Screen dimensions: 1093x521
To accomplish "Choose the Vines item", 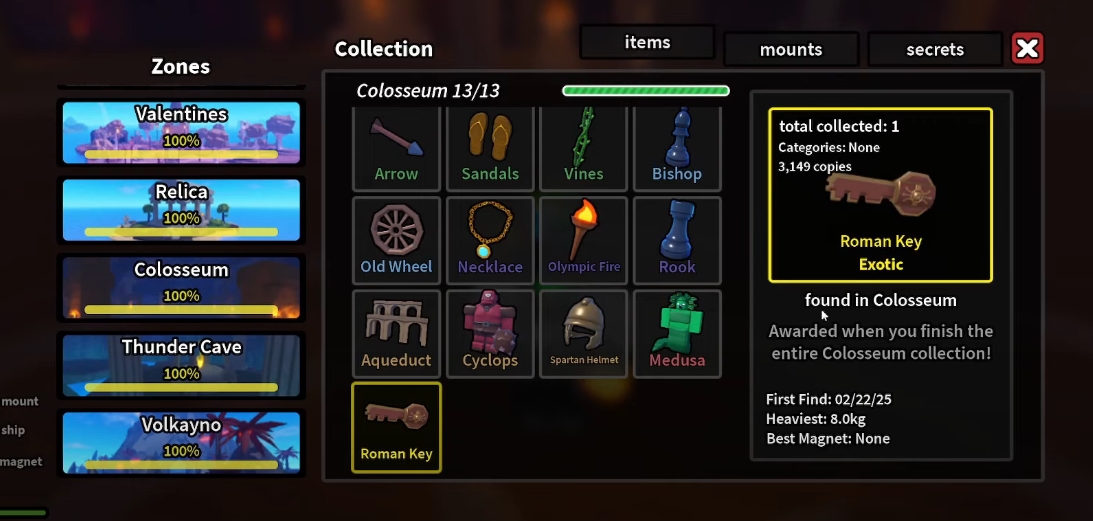I will (584, 149).
